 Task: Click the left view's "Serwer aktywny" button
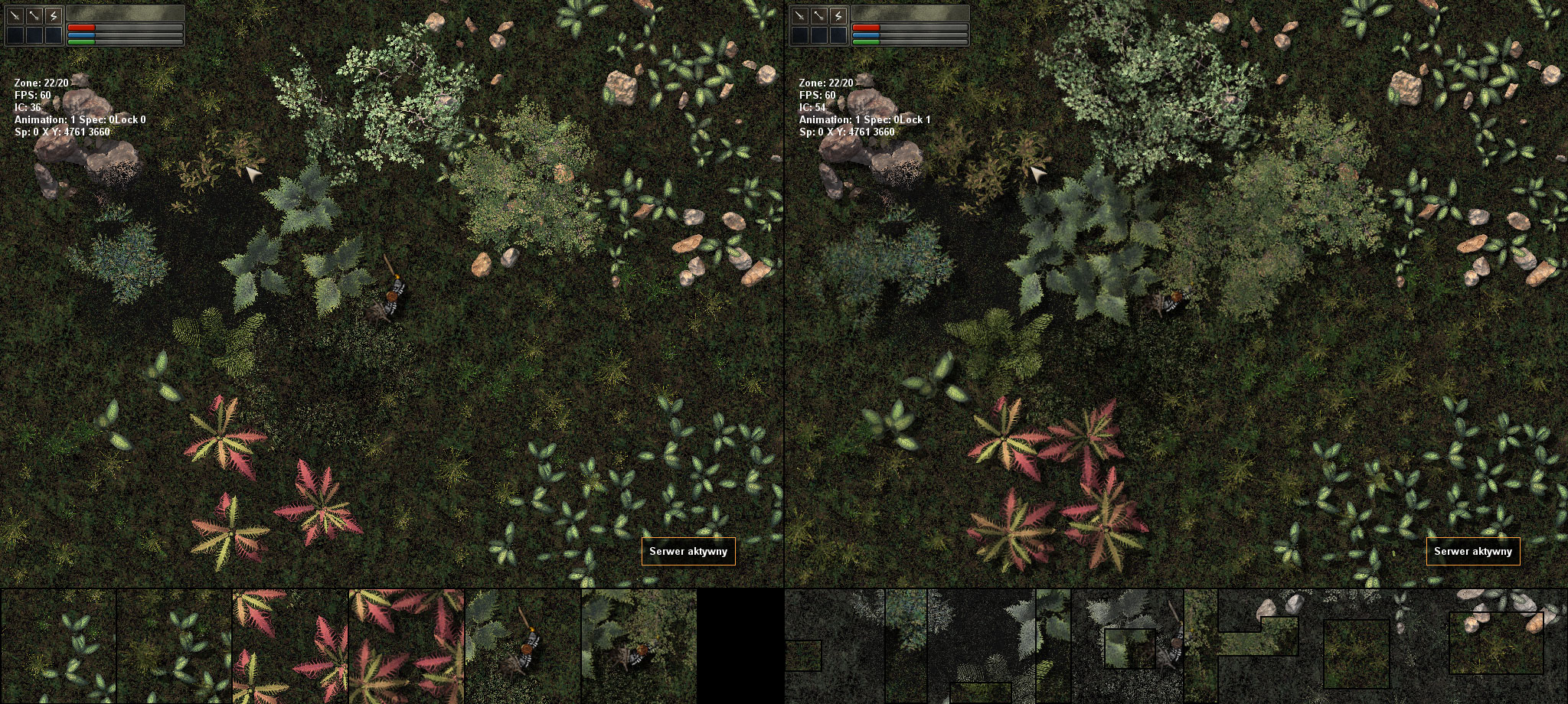688,551
